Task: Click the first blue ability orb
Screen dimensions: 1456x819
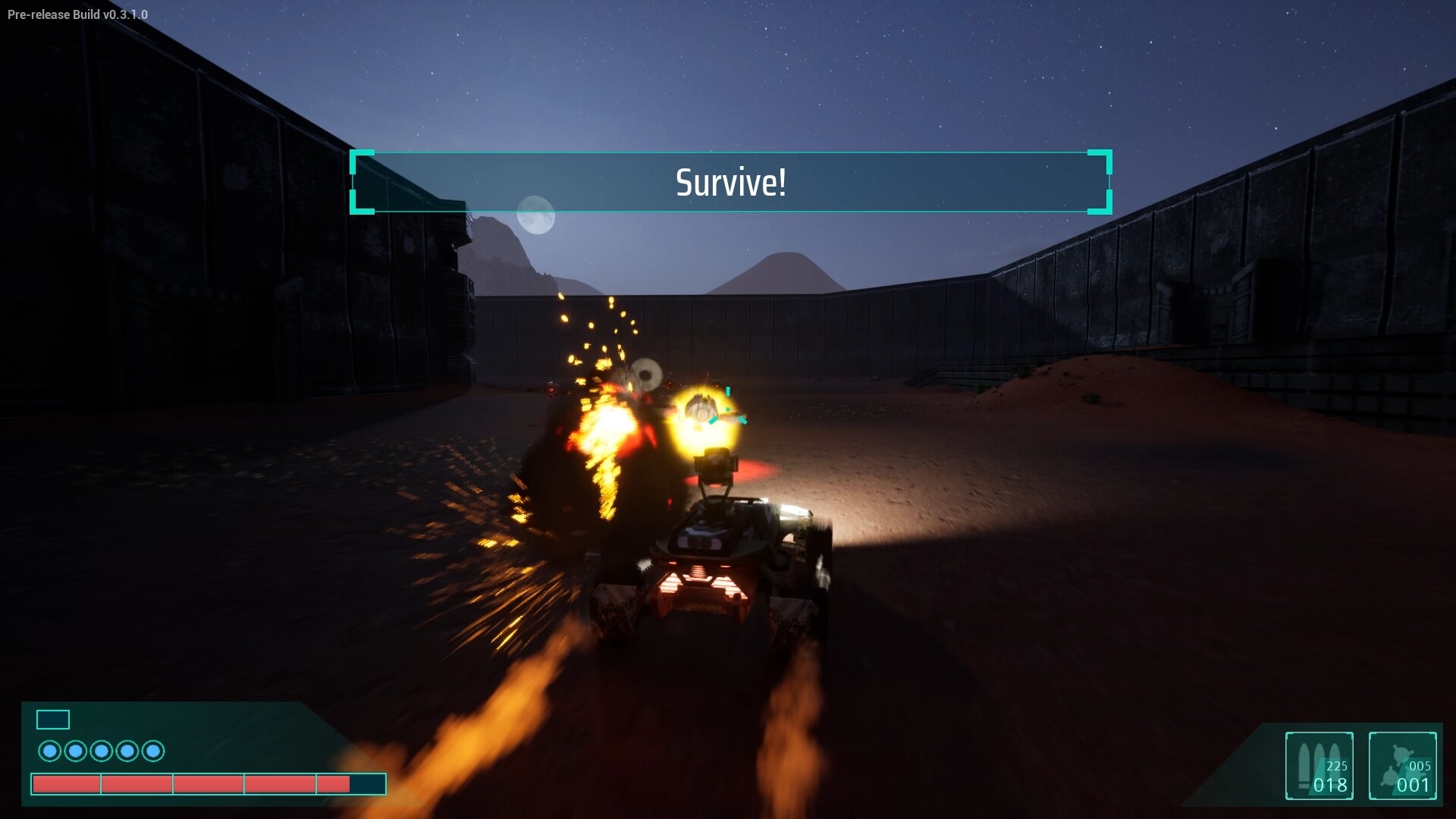Action: [51, 752]
